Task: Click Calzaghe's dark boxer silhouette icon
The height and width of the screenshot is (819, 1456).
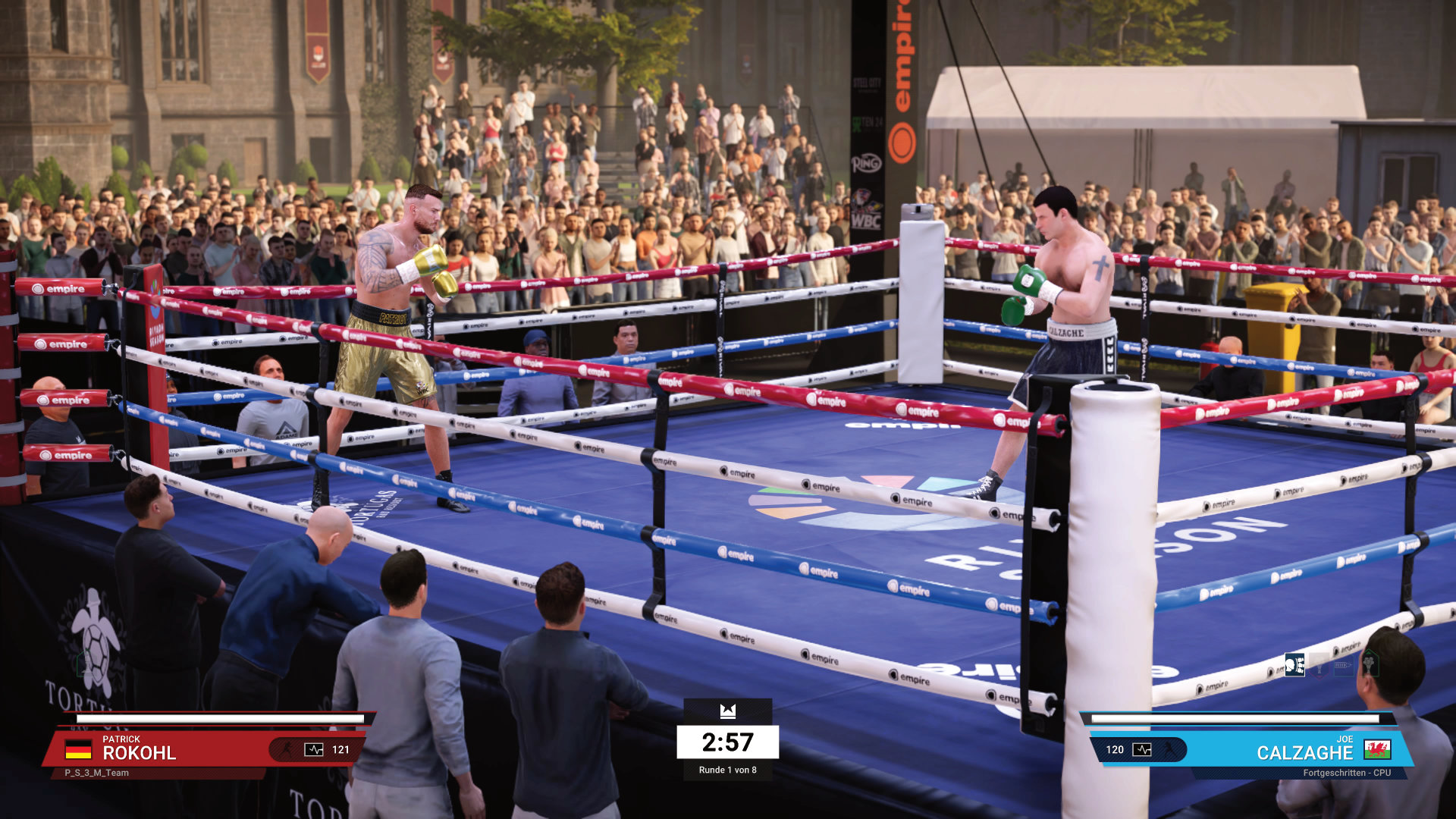Action: [1169, 749]
